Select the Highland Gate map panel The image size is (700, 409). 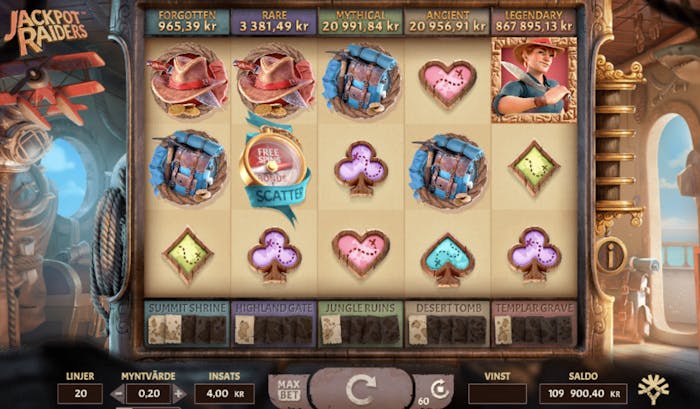pos(273,323)
